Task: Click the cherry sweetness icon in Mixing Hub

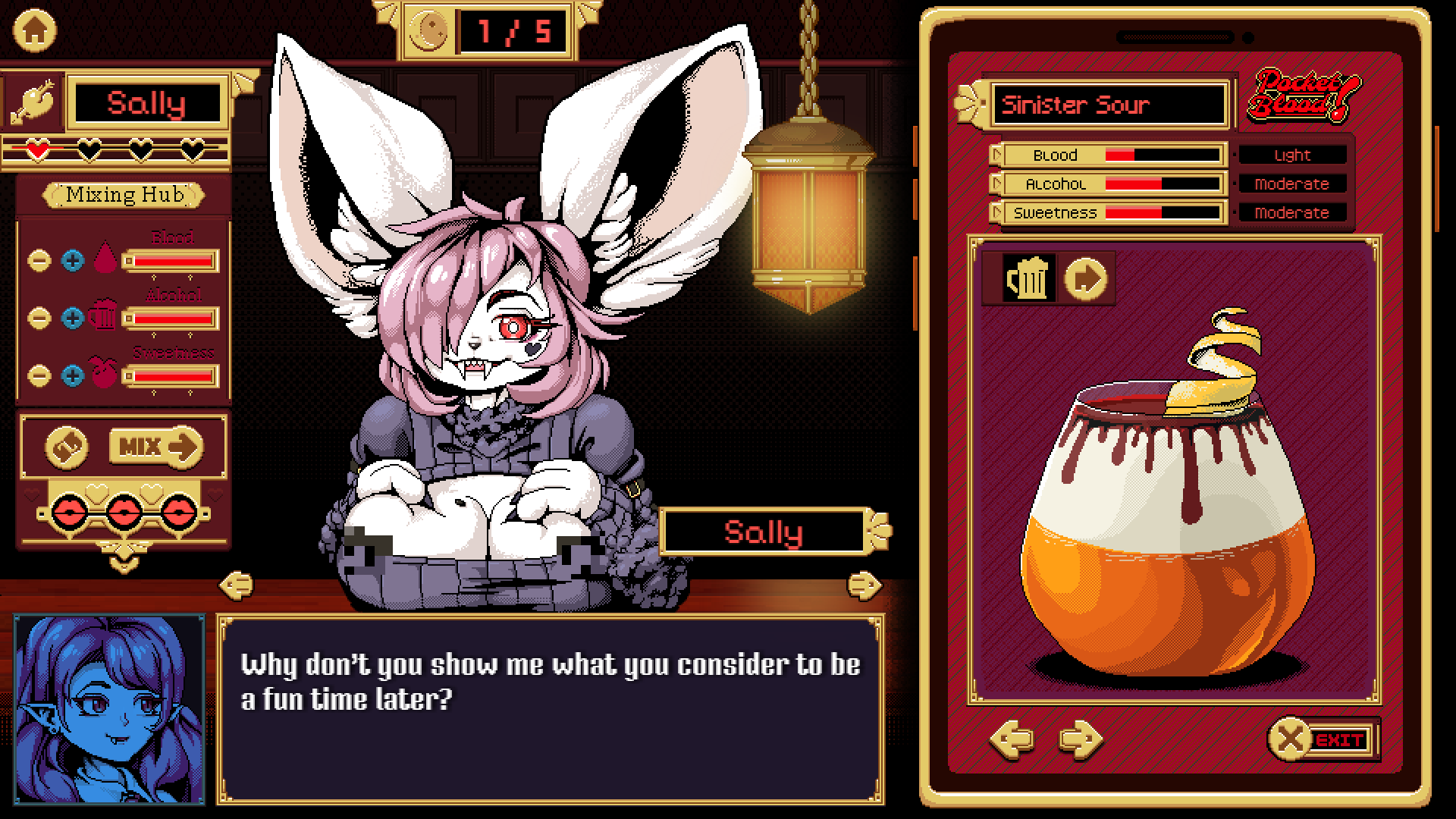Action: 106,373
